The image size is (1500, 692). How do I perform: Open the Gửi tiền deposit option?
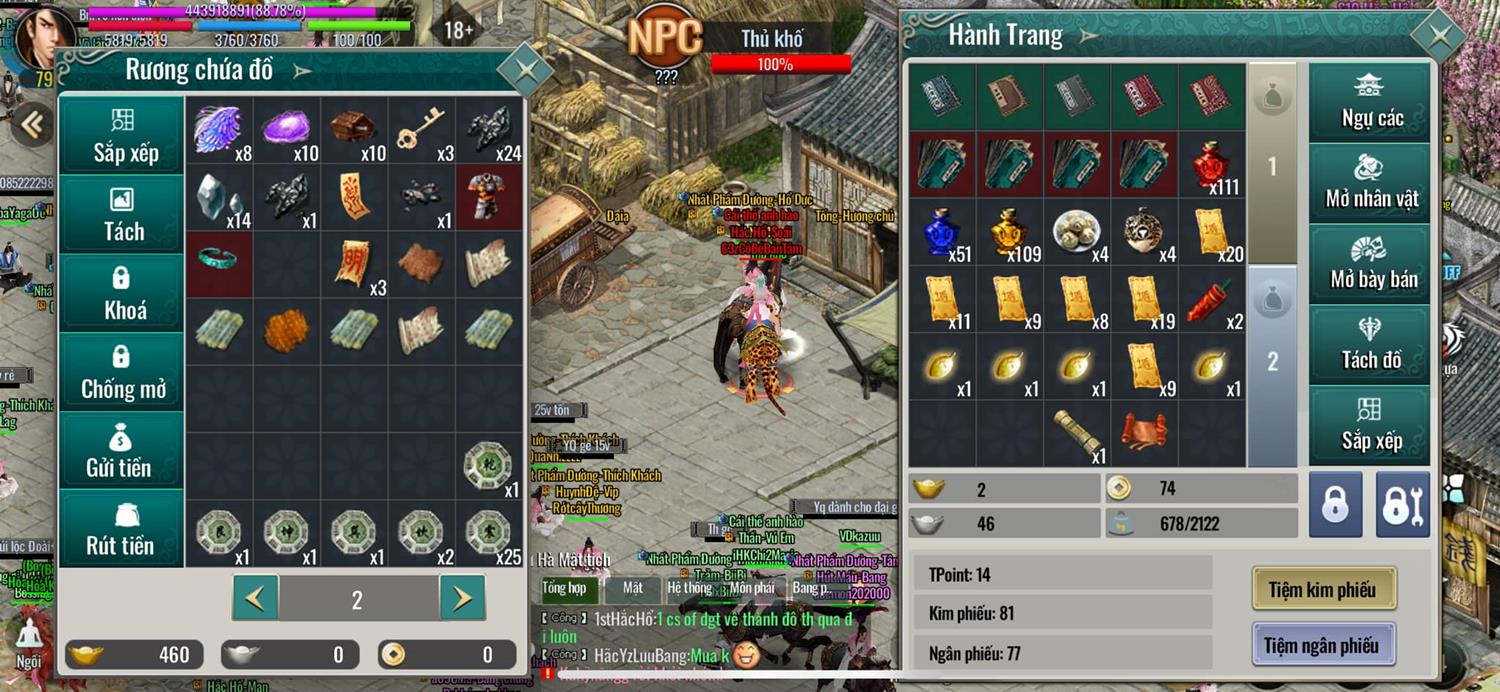tap(120, 451)
